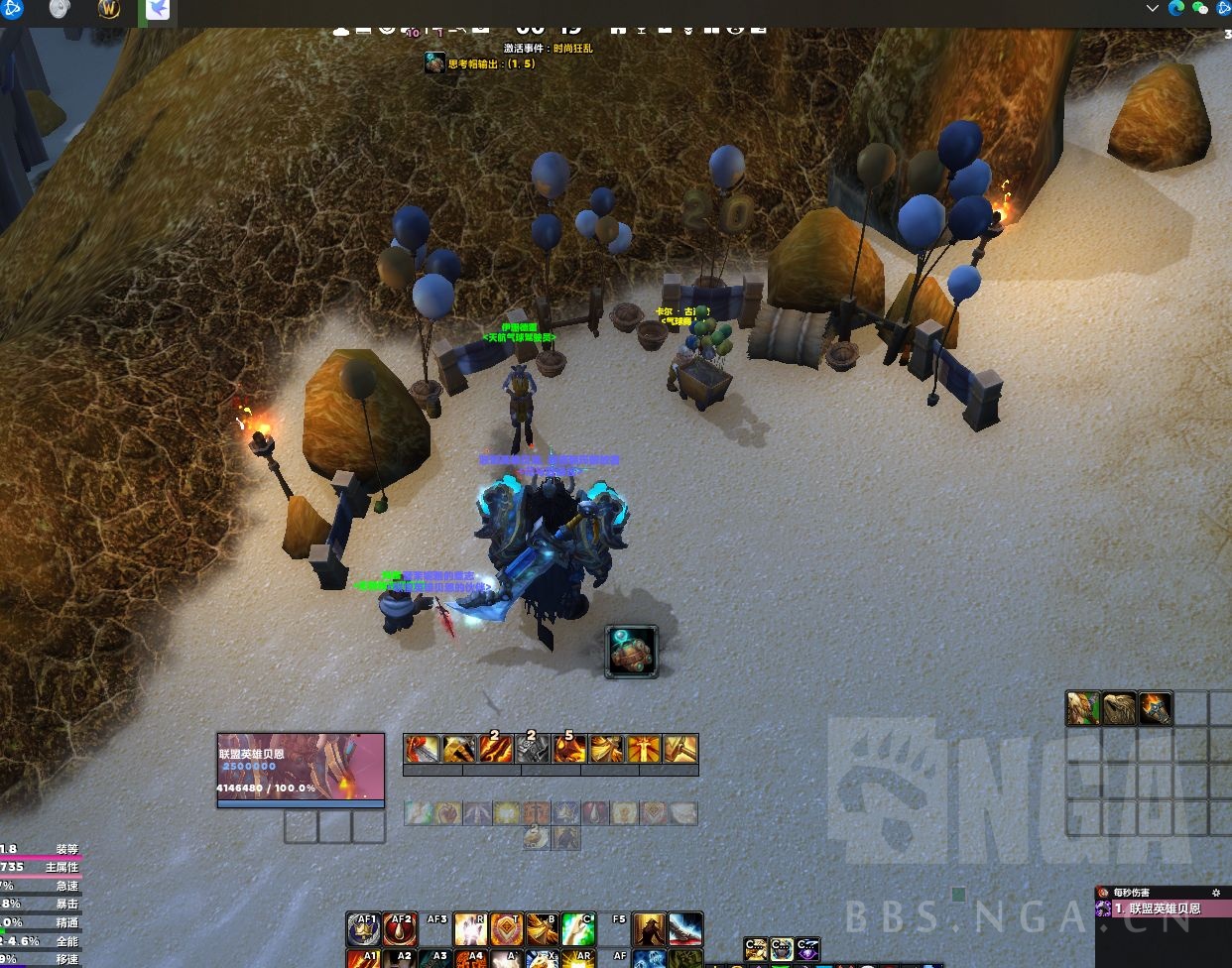Use the AF2 red drop ability

400,928
